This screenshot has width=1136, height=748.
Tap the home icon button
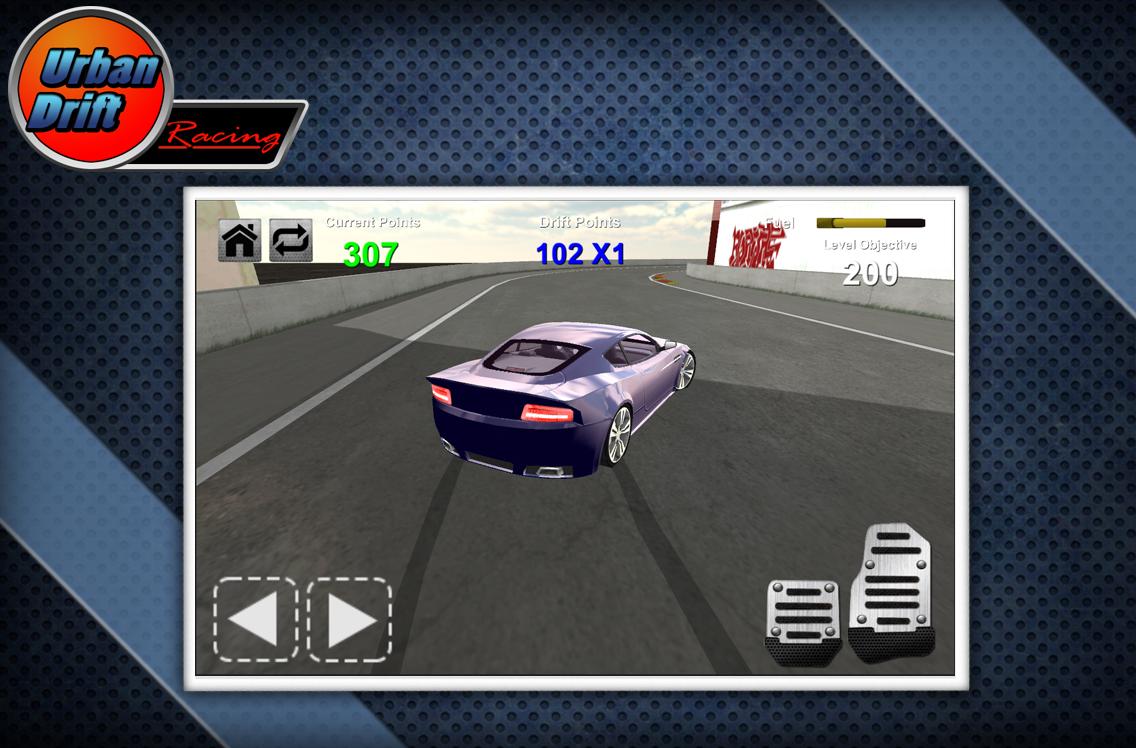pos(240,241)
